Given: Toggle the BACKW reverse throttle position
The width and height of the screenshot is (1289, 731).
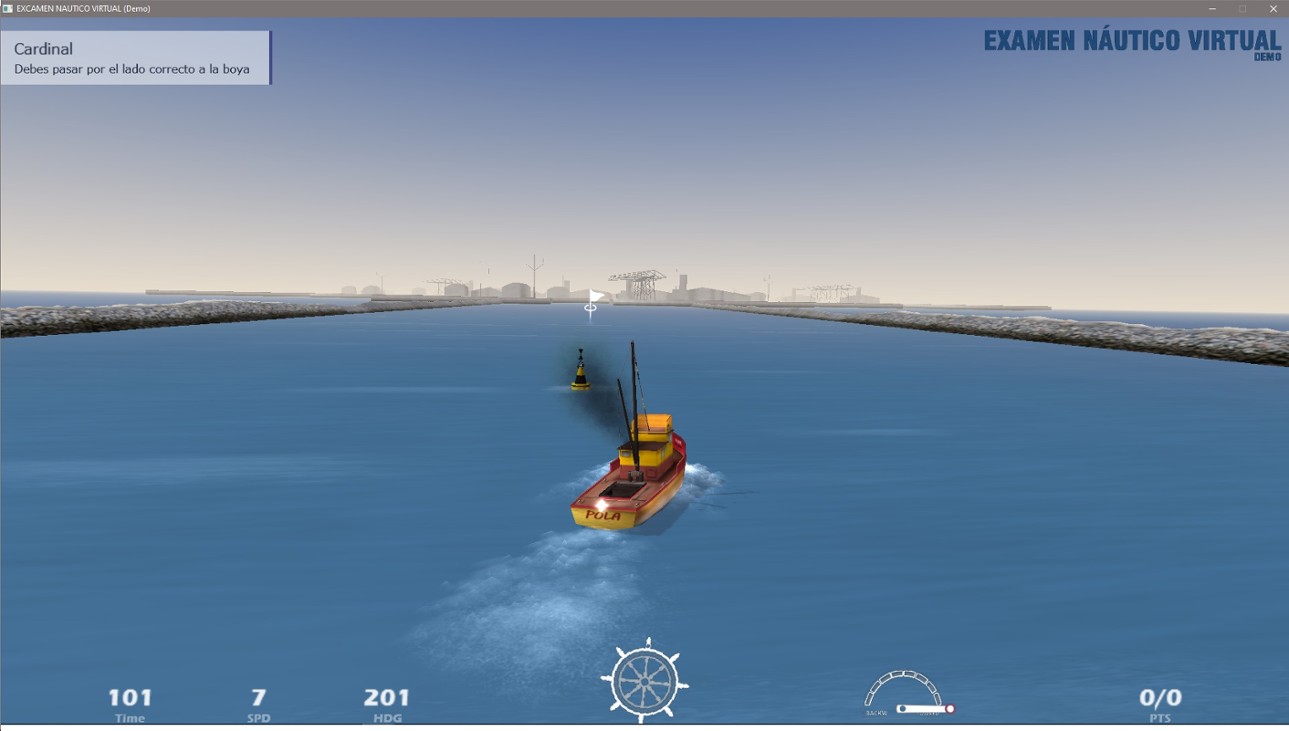Looking at the screenshot, I should point(877,712).
